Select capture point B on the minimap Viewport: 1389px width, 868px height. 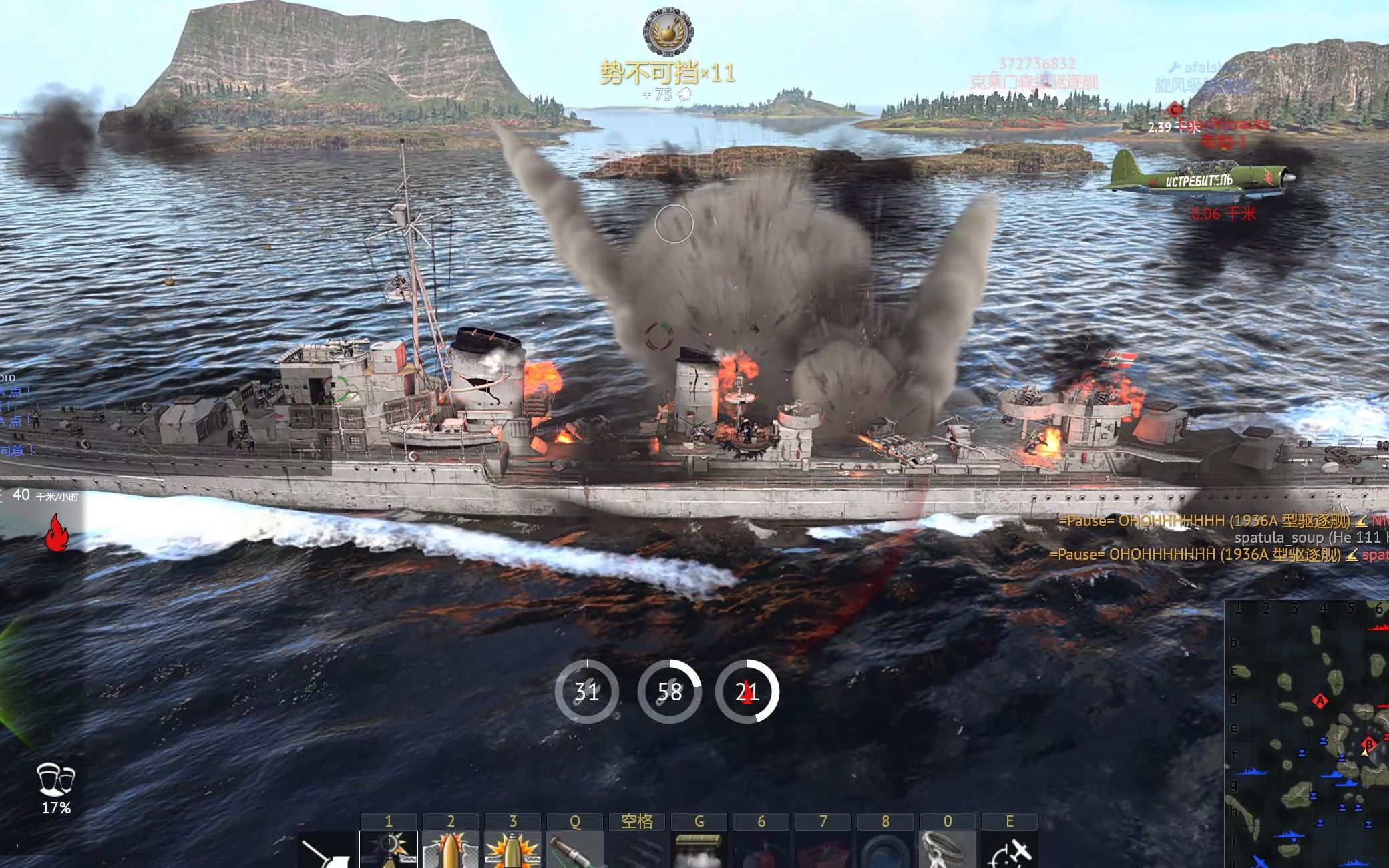pyautogui.click(x=1369, y=744)
